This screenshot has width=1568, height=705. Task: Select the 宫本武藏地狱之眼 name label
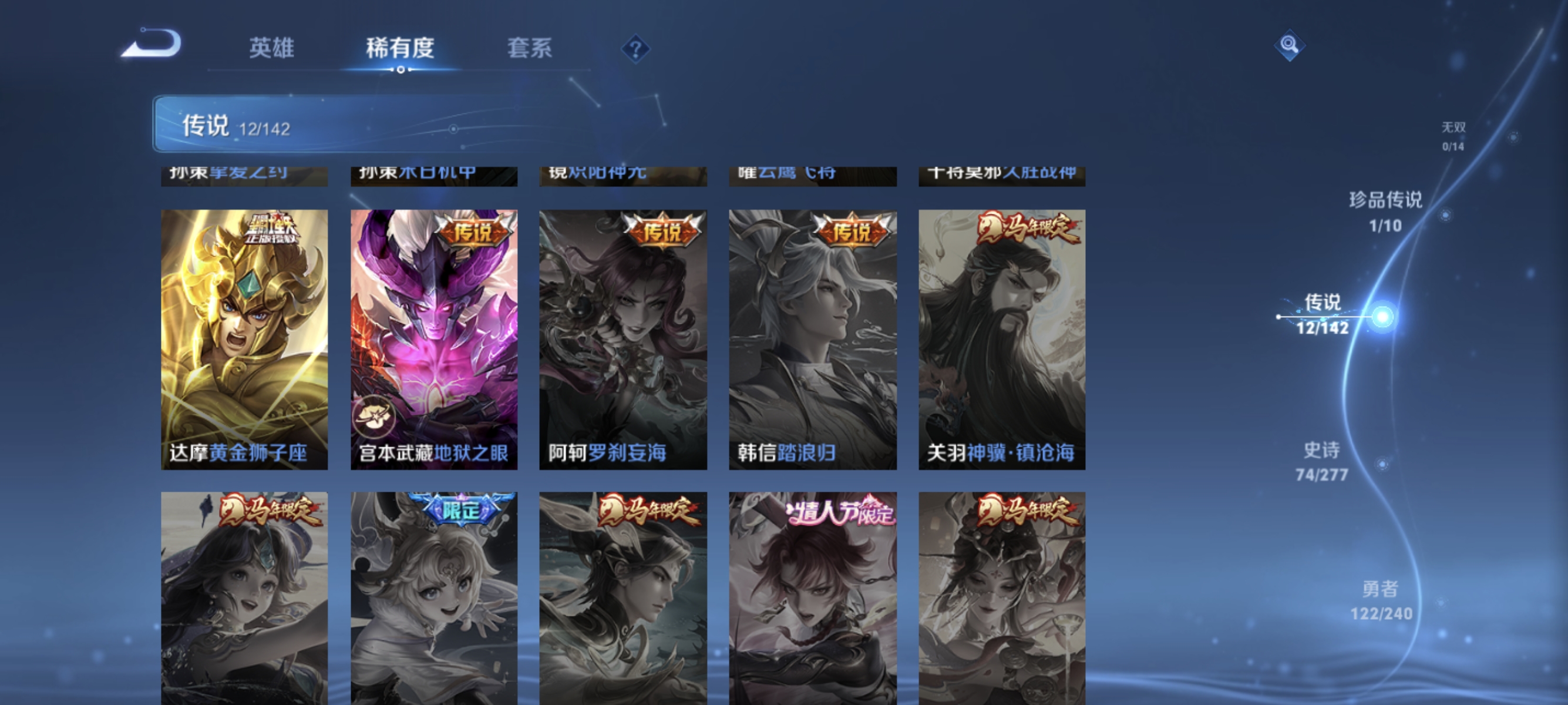[433, 452]
